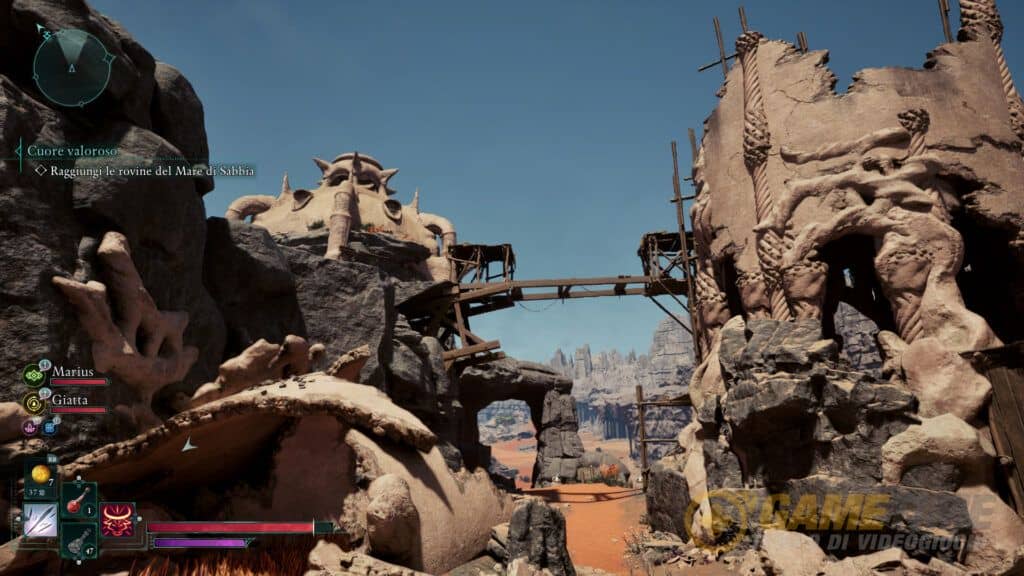1024x576 pixels.
Task: Use the golden orb consumable slot
Action: point(41,473)
